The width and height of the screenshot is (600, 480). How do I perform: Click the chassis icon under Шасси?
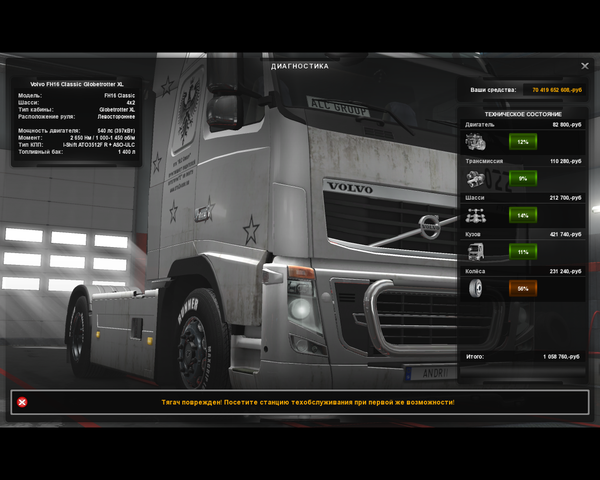tap(476, 216)
